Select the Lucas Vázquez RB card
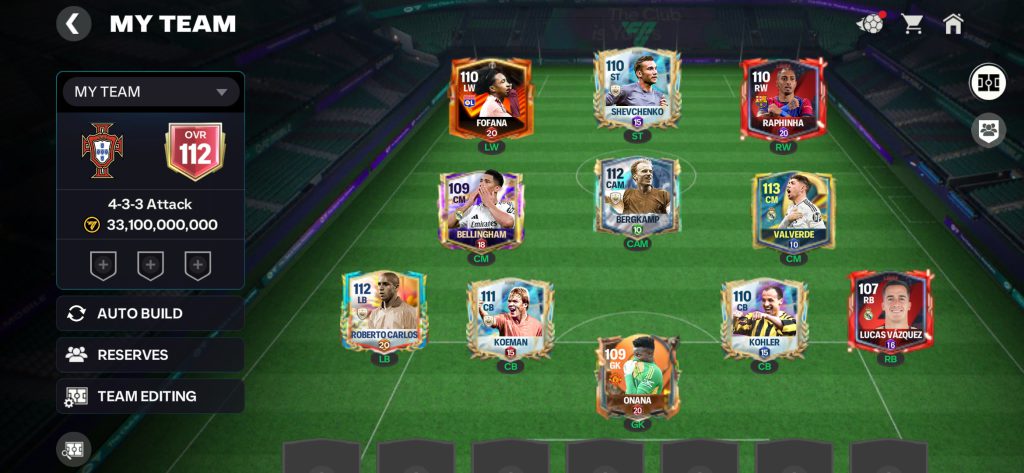The height and width of the screenshot is (473, 1024). [x=890, y=312]
